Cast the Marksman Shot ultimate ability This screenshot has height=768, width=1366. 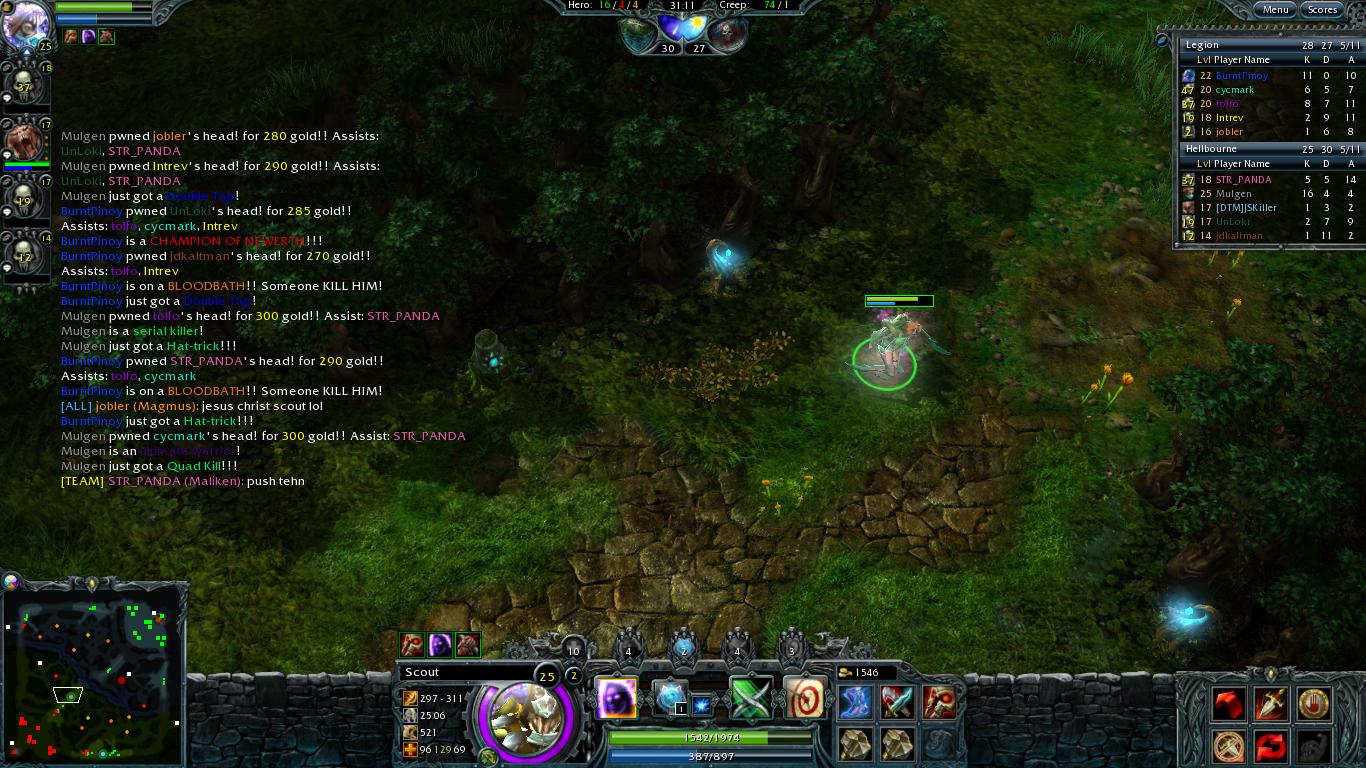804,697
